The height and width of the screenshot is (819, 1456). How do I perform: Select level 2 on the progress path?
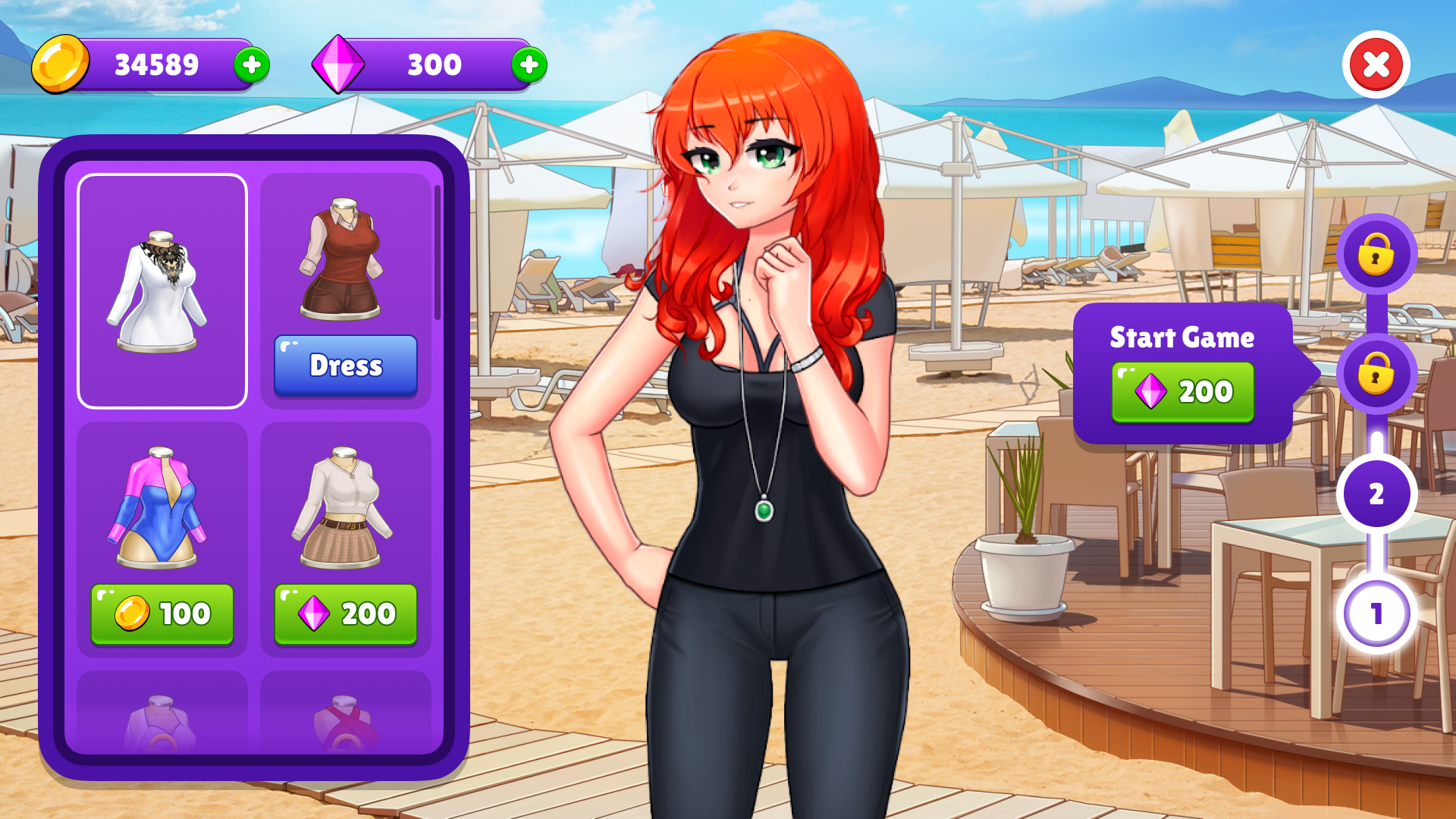pos(1378,494)
